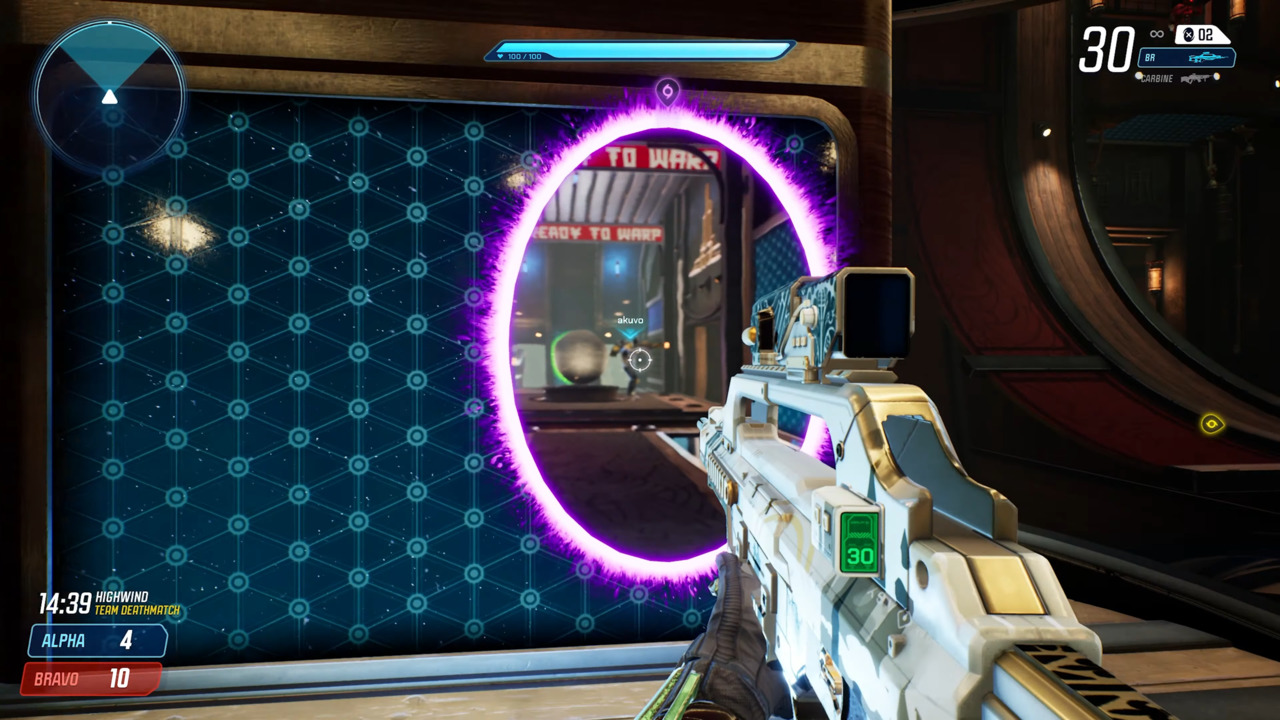Click the objective waypoint marker above the portal
The height and width of the screenshot is (720, 1280).
pyautogui.click(x=668, y=92)
